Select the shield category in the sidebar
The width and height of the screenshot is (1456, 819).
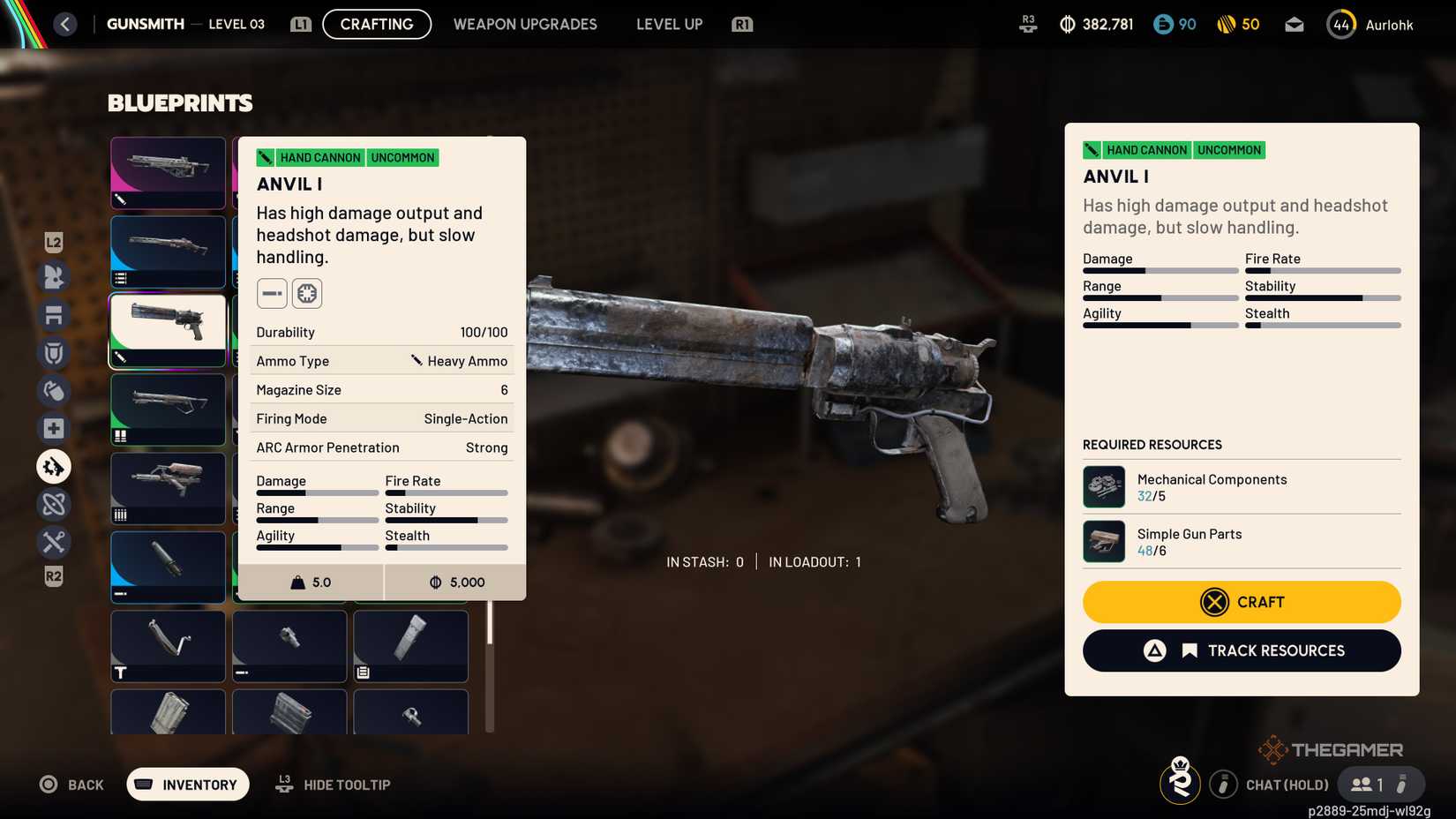(x=53, y=352)
